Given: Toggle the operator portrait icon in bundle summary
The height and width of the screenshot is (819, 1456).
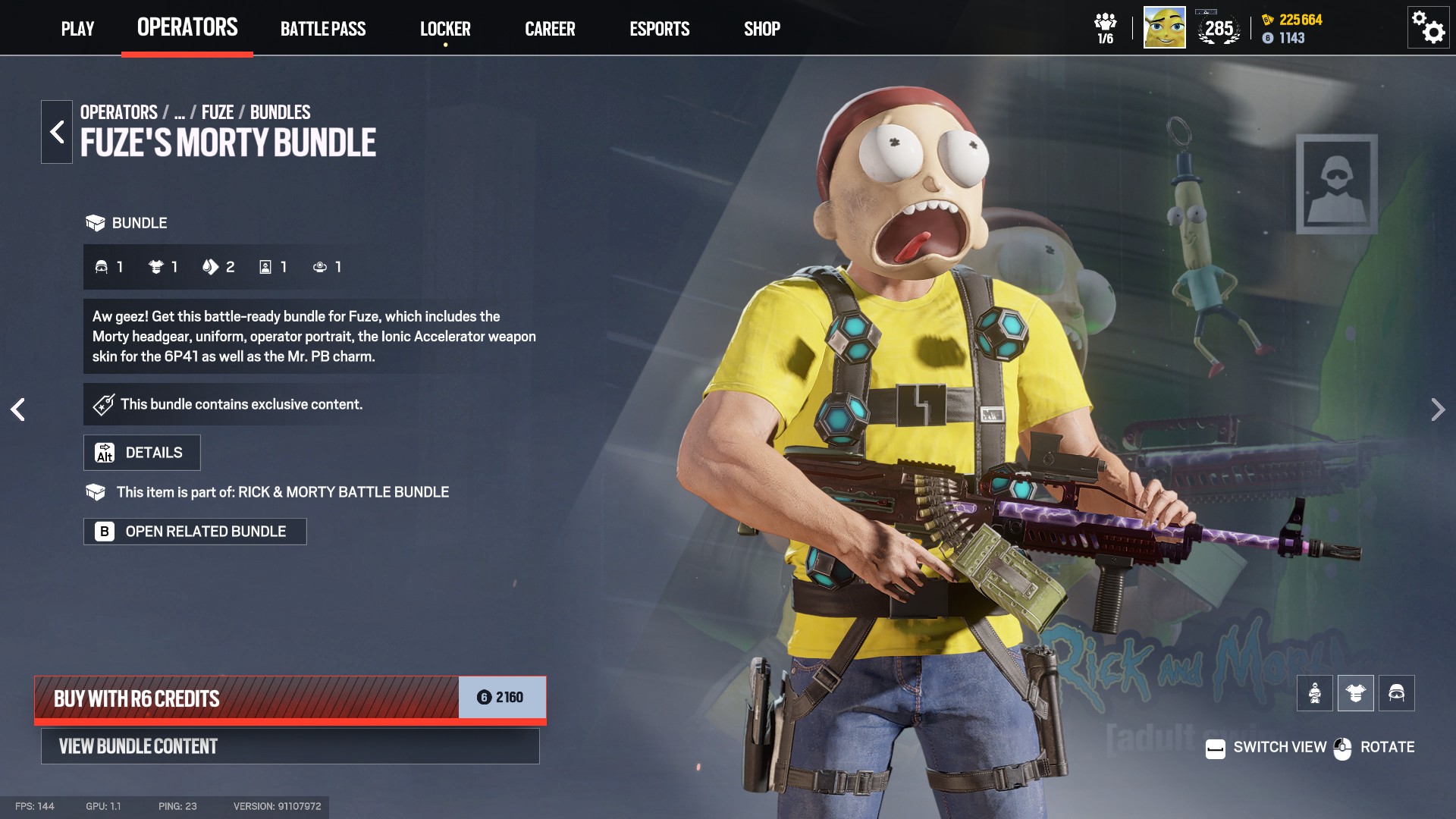Looking at the screenshot, I should coord(264,267).
